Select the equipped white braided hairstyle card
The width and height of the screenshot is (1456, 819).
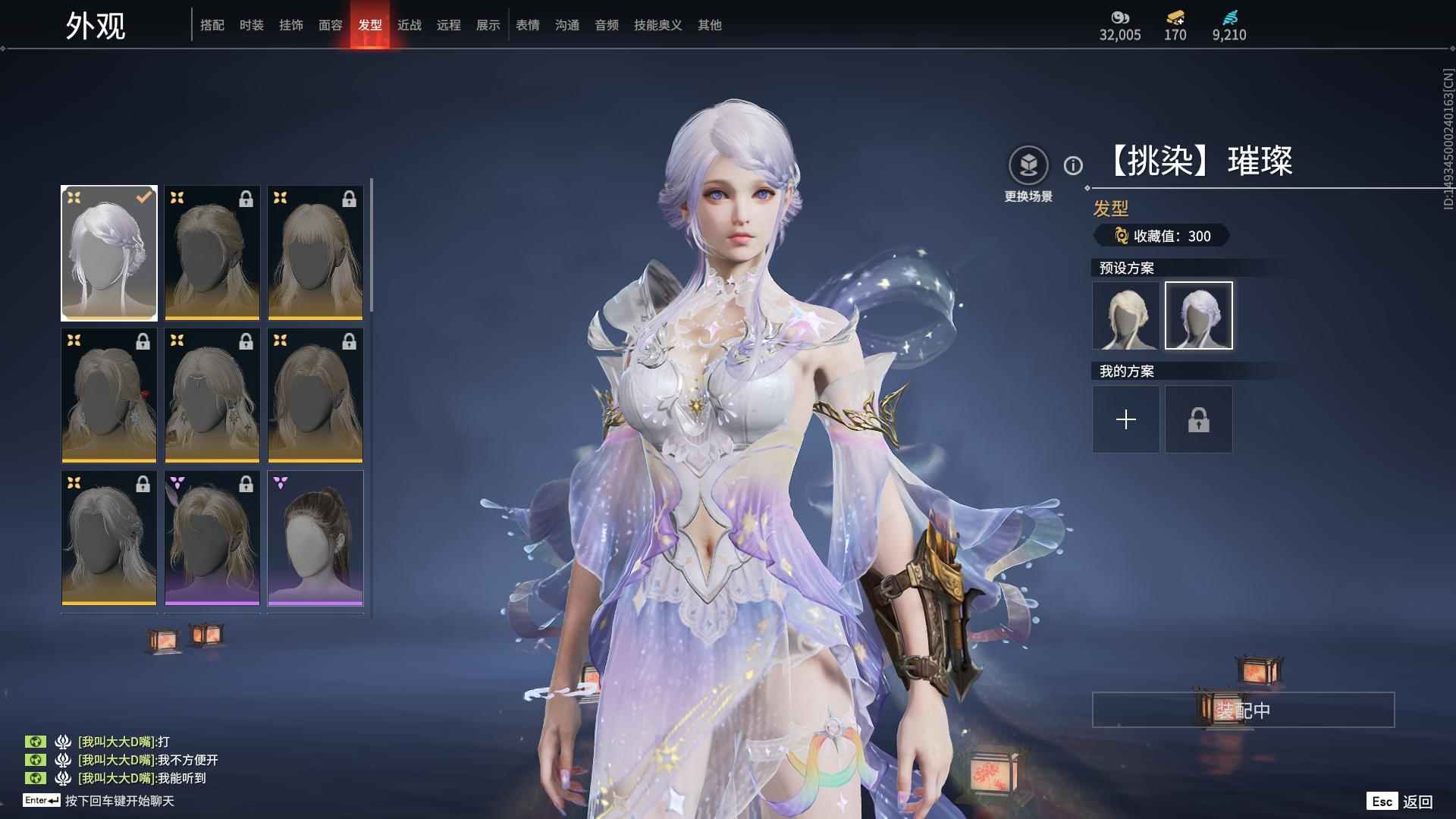coord(109,253)
